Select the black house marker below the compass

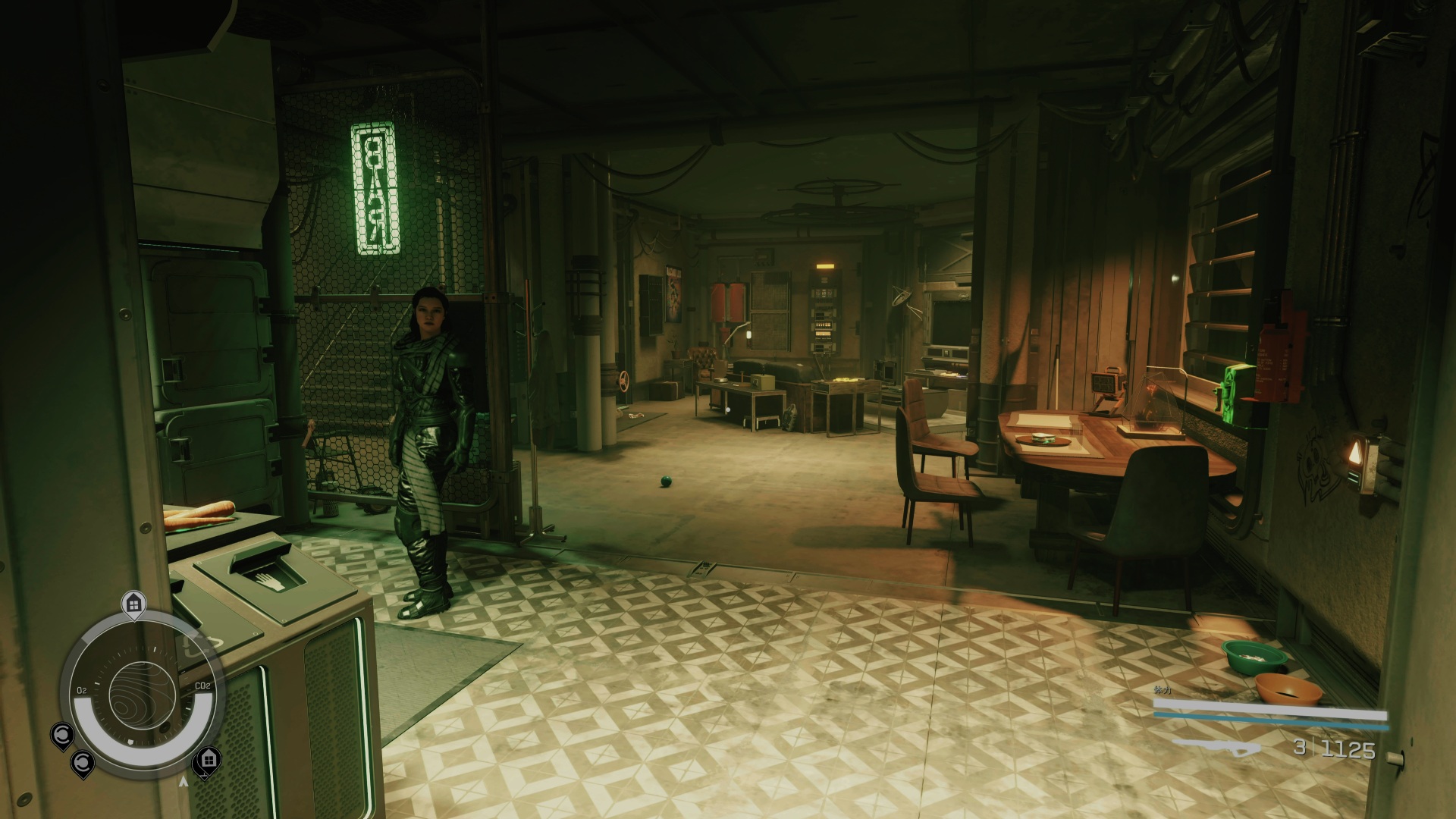[x=209, y=759]
